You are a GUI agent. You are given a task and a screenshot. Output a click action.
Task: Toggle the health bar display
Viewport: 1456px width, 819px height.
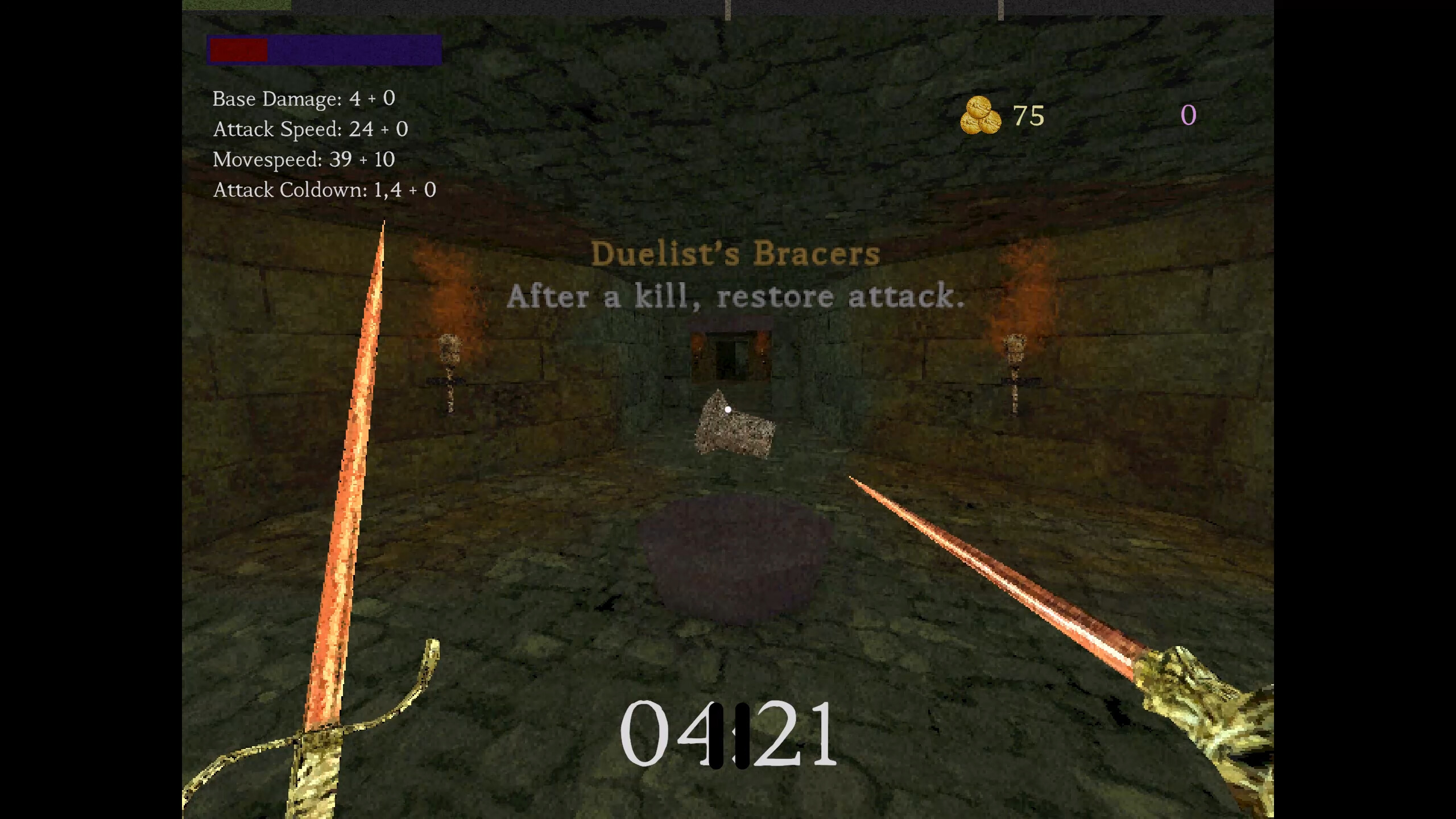point(239,50)
